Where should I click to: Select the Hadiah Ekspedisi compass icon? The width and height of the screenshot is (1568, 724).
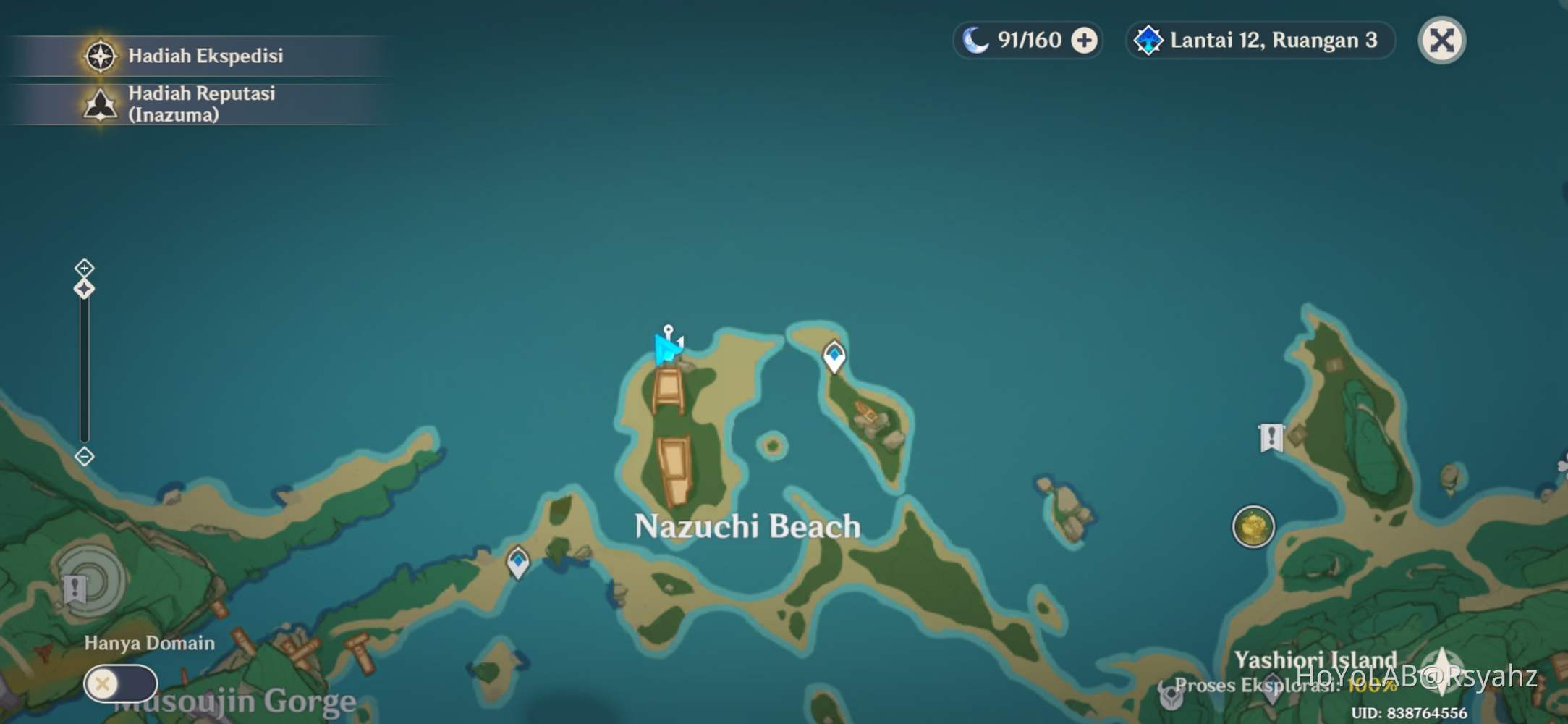101,56
